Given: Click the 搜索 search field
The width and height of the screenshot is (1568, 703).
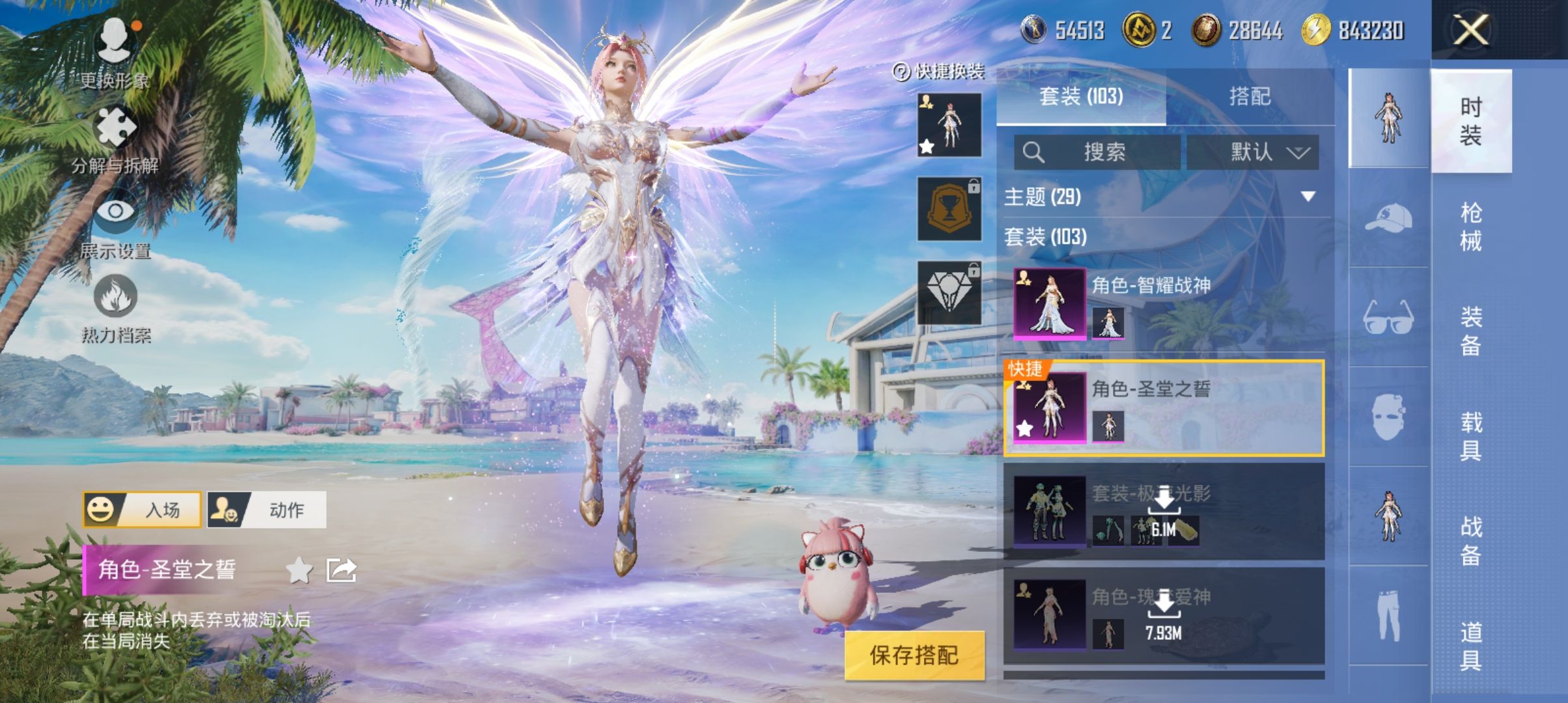Looking at the screenshot, I should tap(1097, 152).
